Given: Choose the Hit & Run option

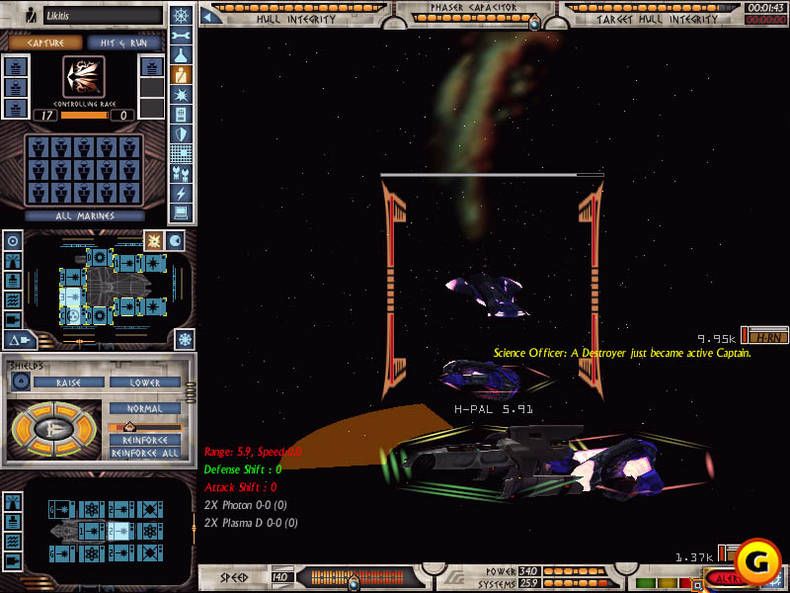Looking at the screenshot, I should (124, 43).
